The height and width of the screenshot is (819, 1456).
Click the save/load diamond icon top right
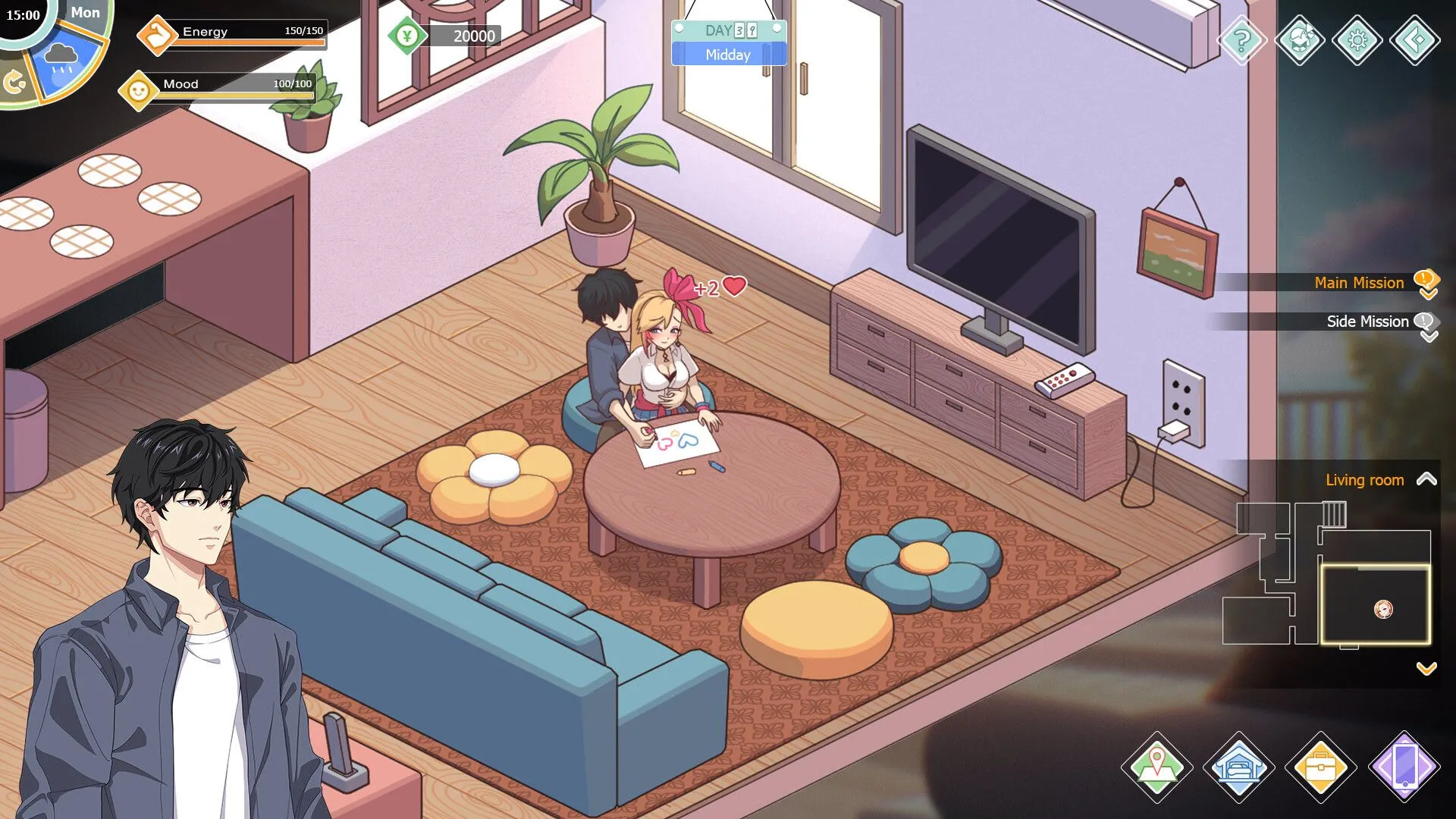(1415, 42)
